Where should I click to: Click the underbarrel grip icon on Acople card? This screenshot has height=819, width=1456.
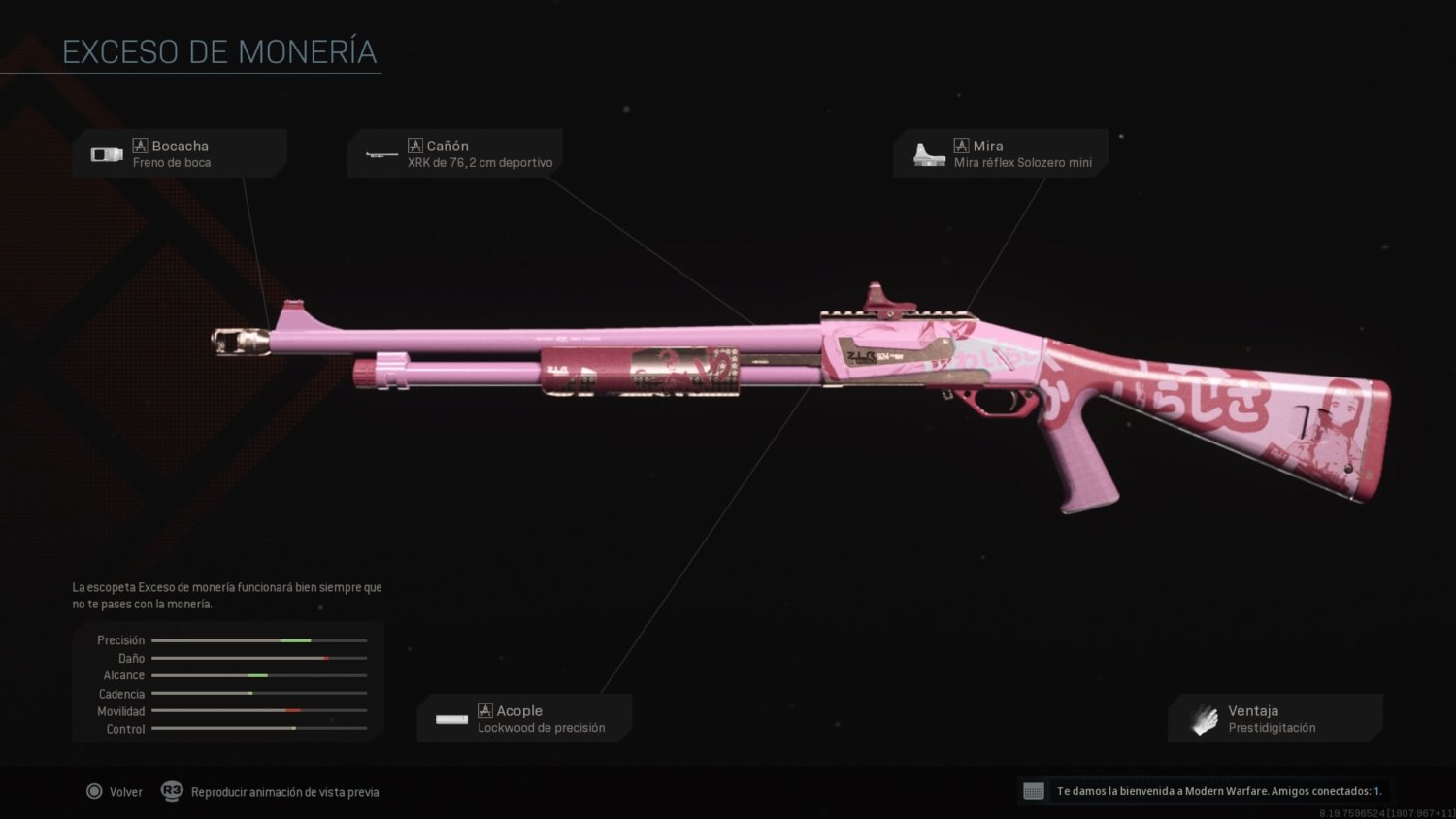(x=451, y=719)
